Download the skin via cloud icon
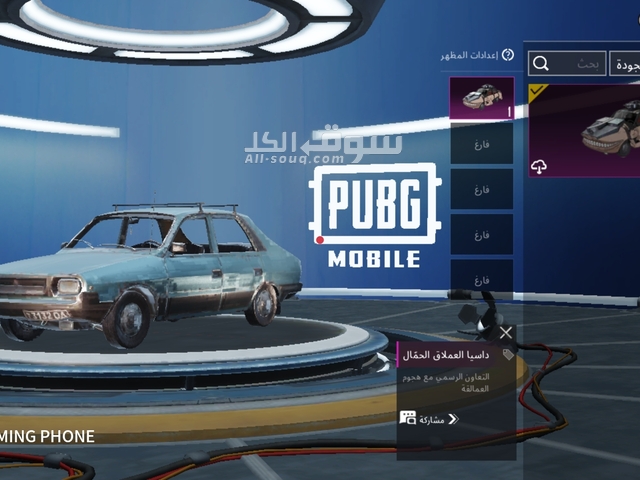640x480 pixels. click(x=540, y=166)
